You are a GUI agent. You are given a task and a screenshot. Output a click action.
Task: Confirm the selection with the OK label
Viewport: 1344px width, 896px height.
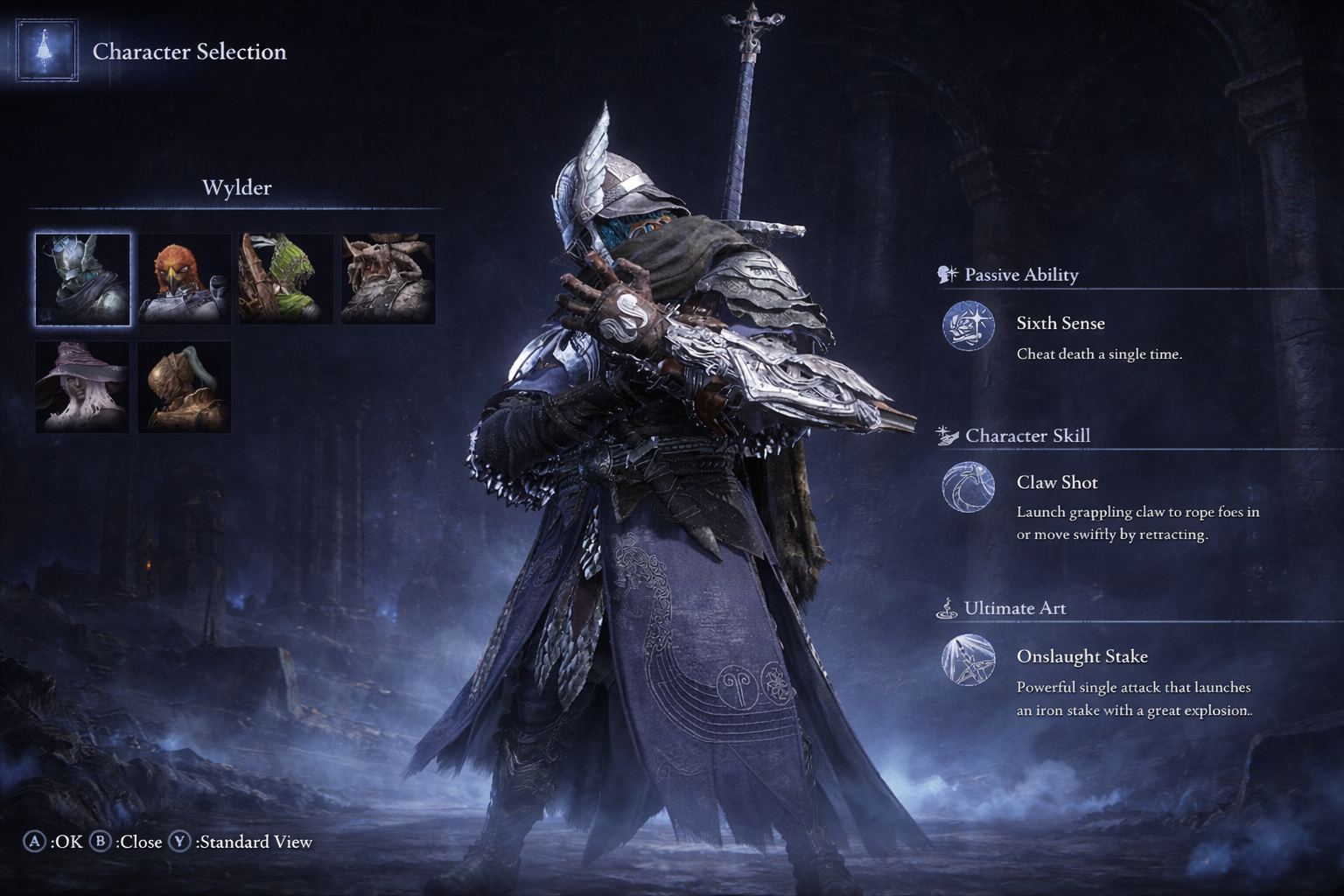coord(54,842)
